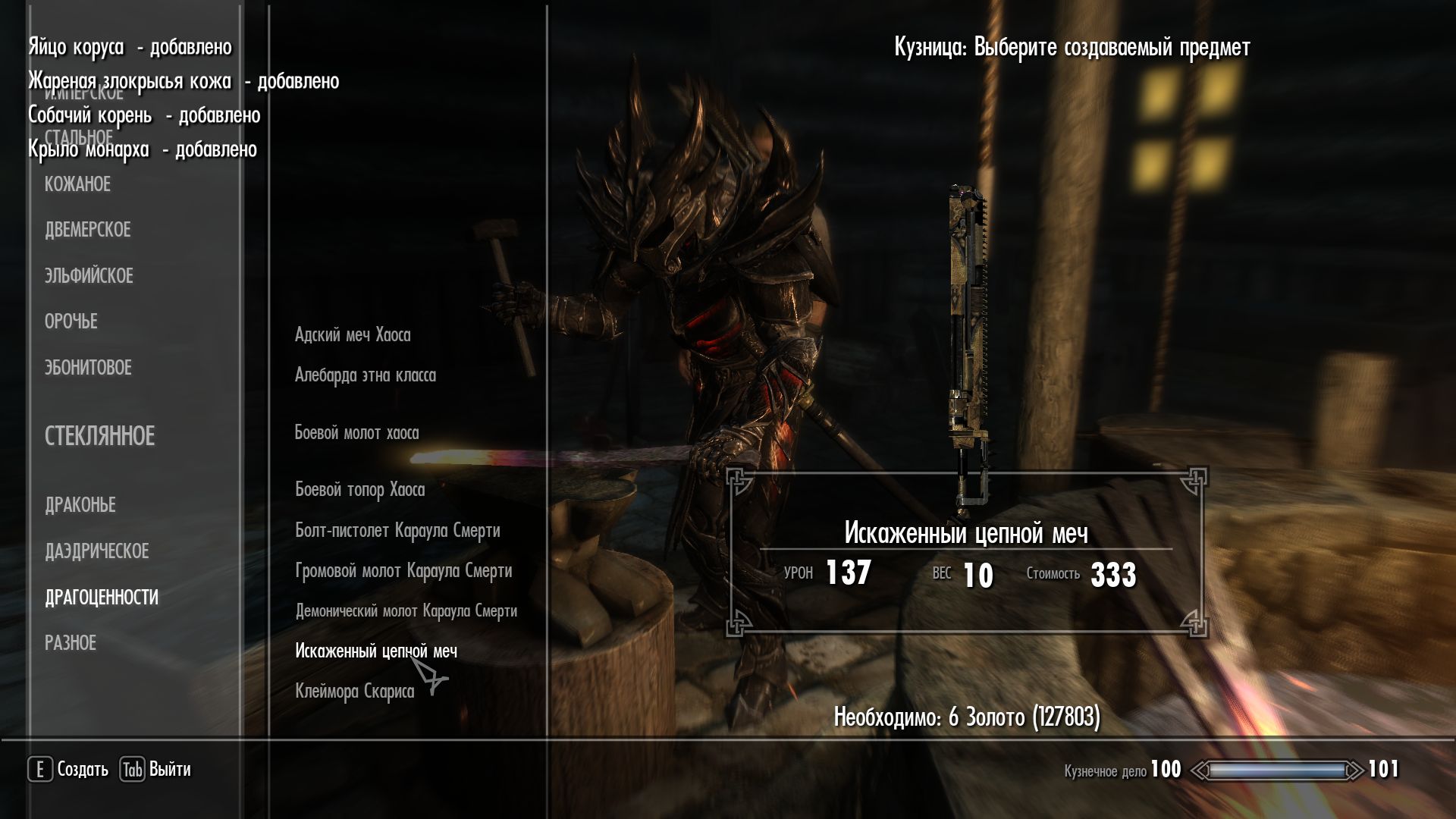This screenshot has width=1456, height=819.
Task: Pick Боевой топор Хаоса recipe
Action: tap(359, 490)
